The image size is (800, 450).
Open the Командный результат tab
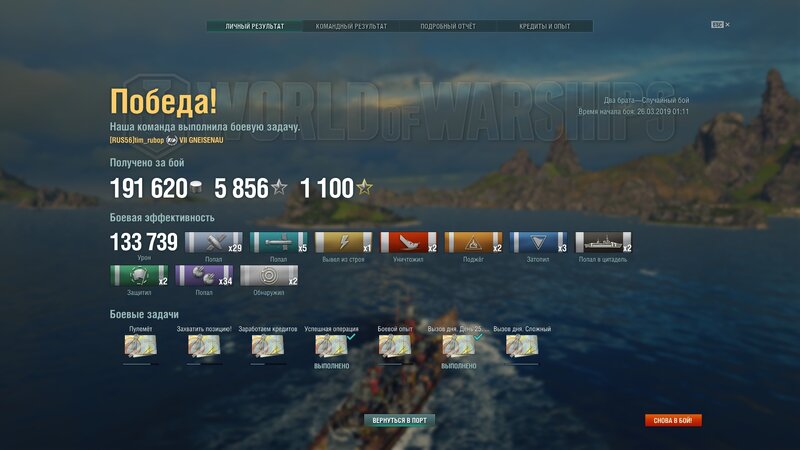pos(351,26)
